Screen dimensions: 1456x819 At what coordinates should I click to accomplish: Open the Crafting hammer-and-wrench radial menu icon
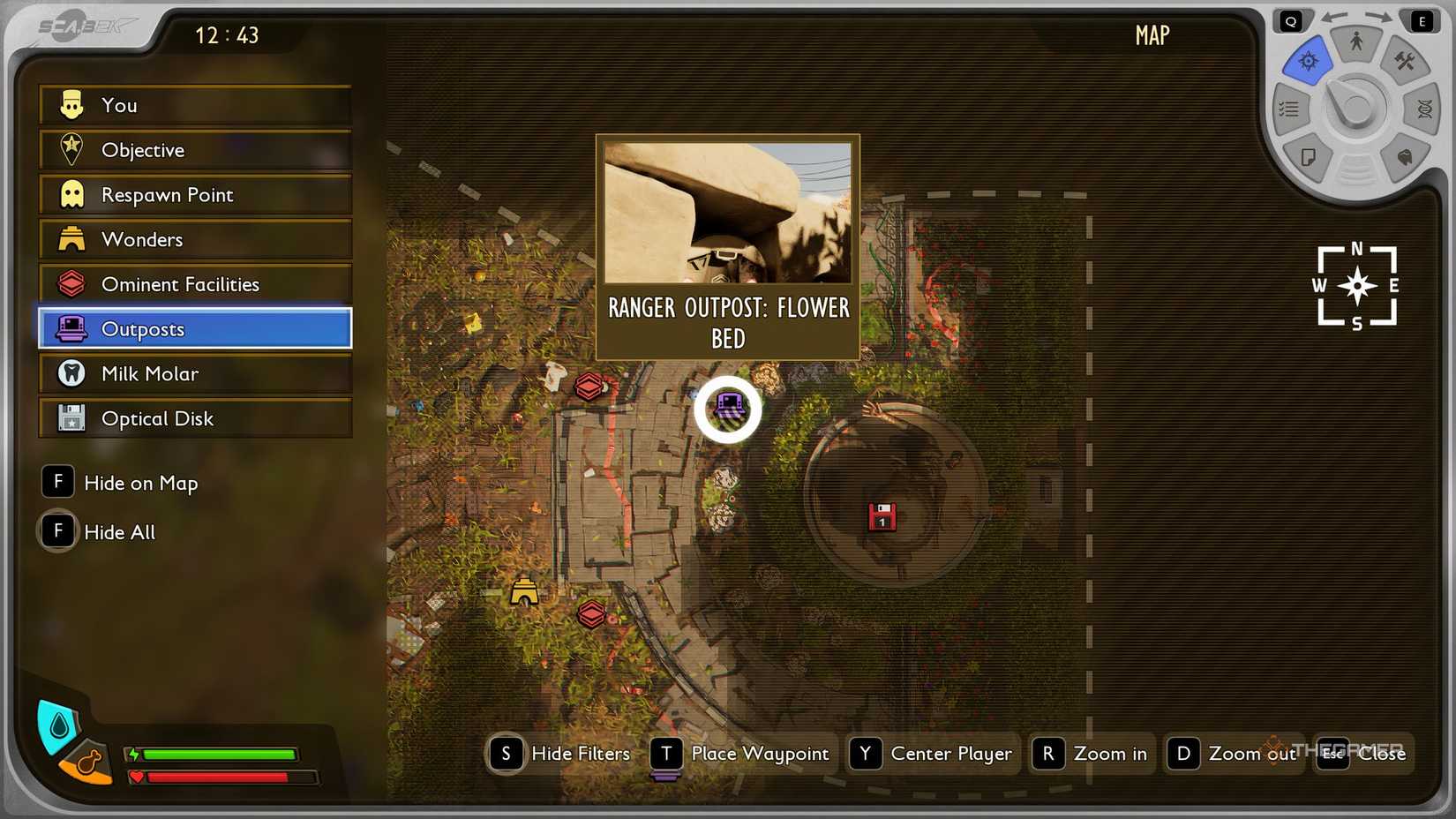pyautogui.click(x=1404, y=62)
